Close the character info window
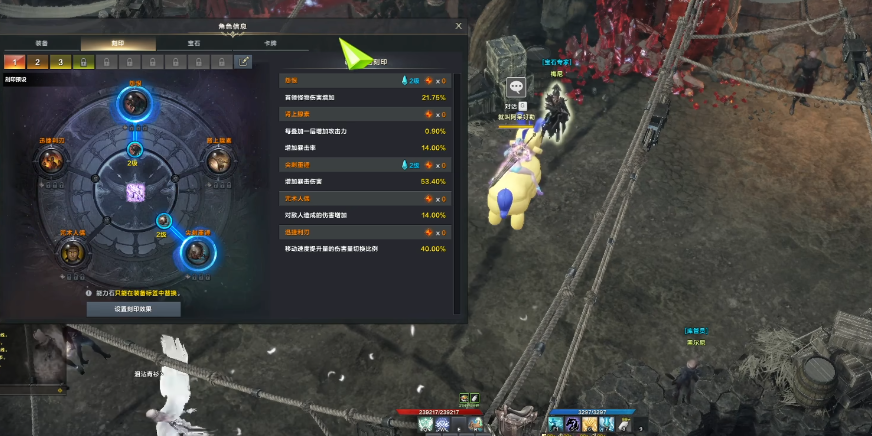 click(x=458, y=27)
